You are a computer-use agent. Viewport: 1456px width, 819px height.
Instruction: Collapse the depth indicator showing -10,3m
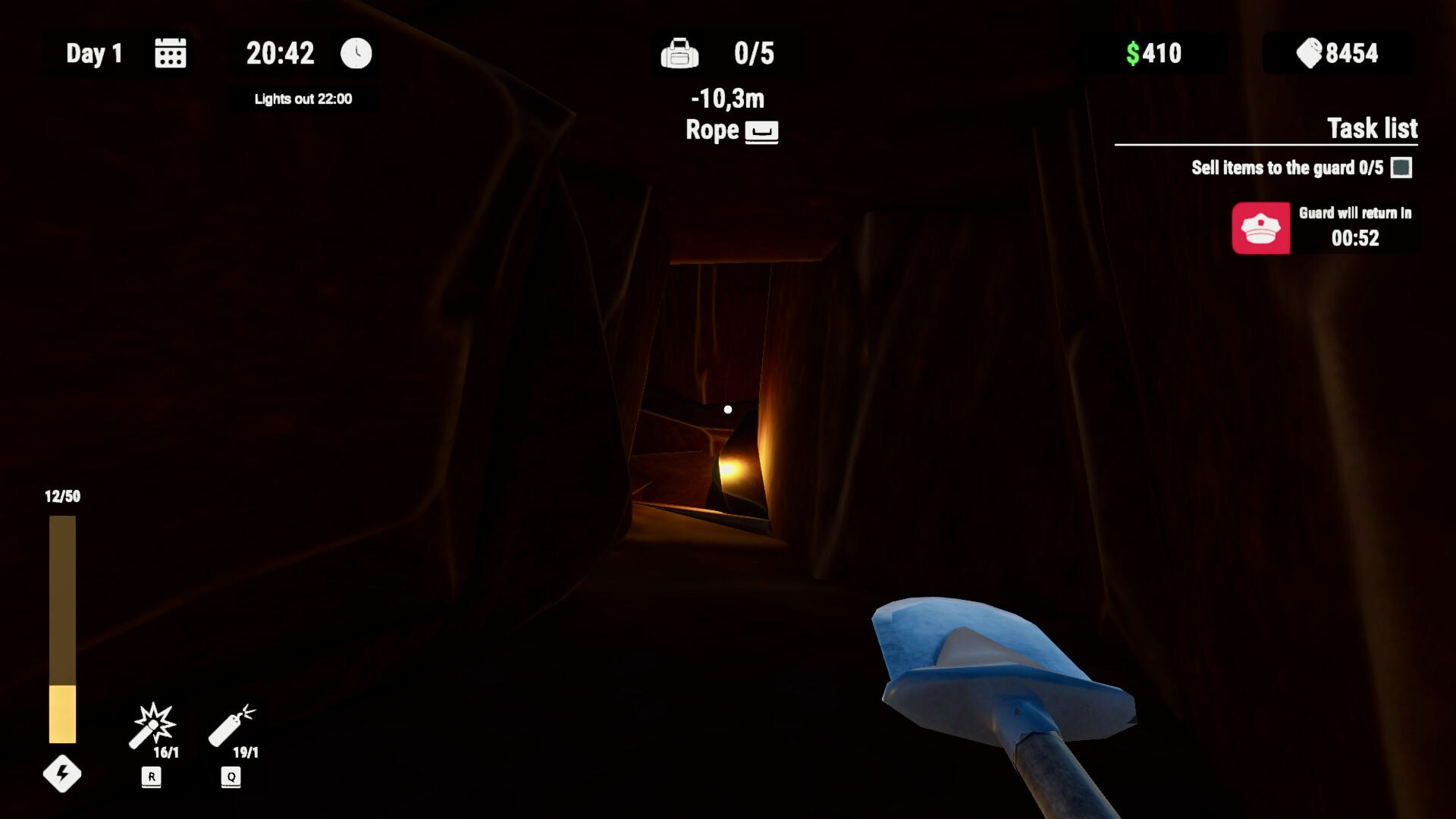726,97
